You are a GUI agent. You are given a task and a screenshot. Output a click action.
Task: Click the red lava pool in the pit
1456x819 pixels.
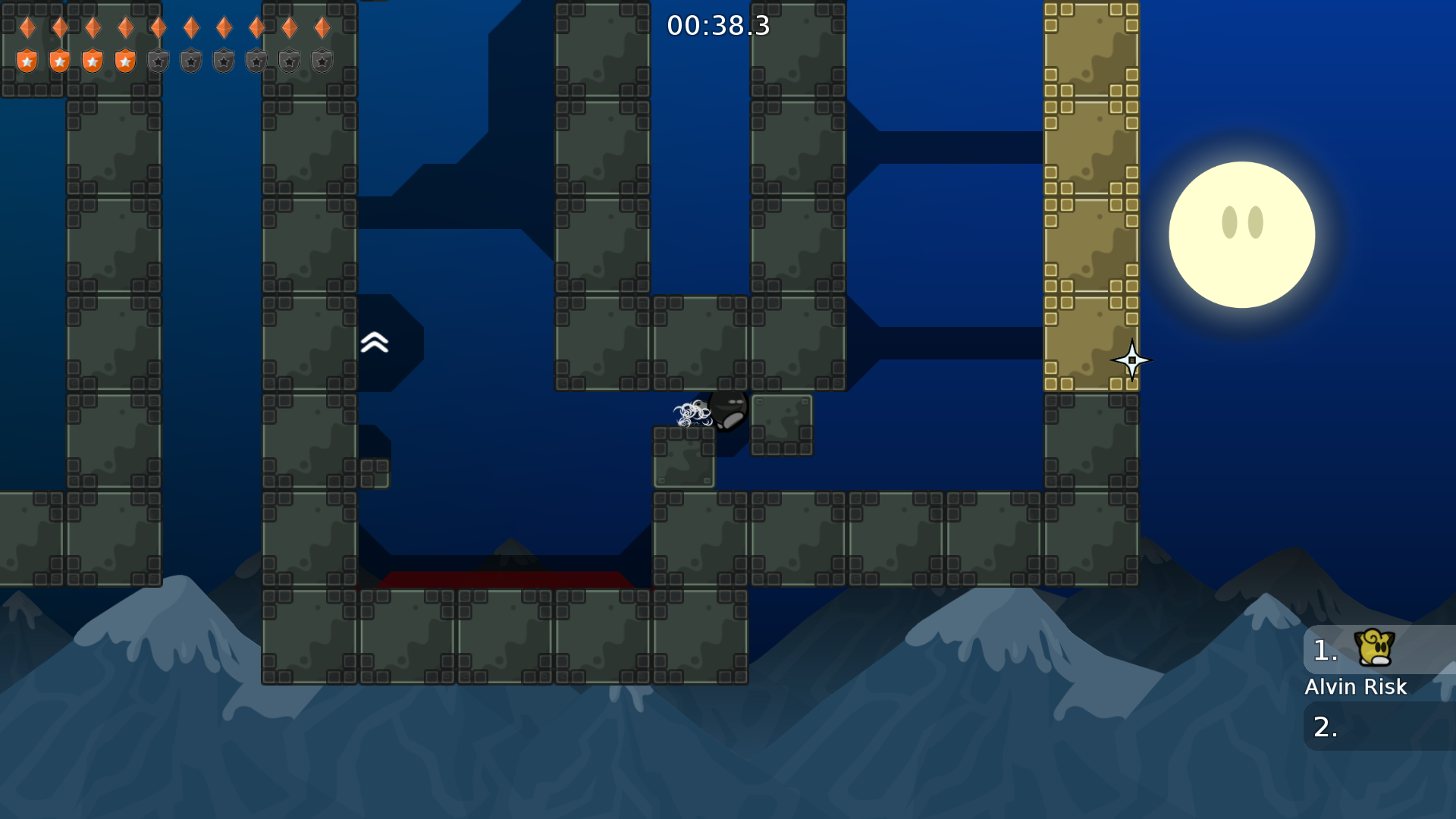[504, 578]
